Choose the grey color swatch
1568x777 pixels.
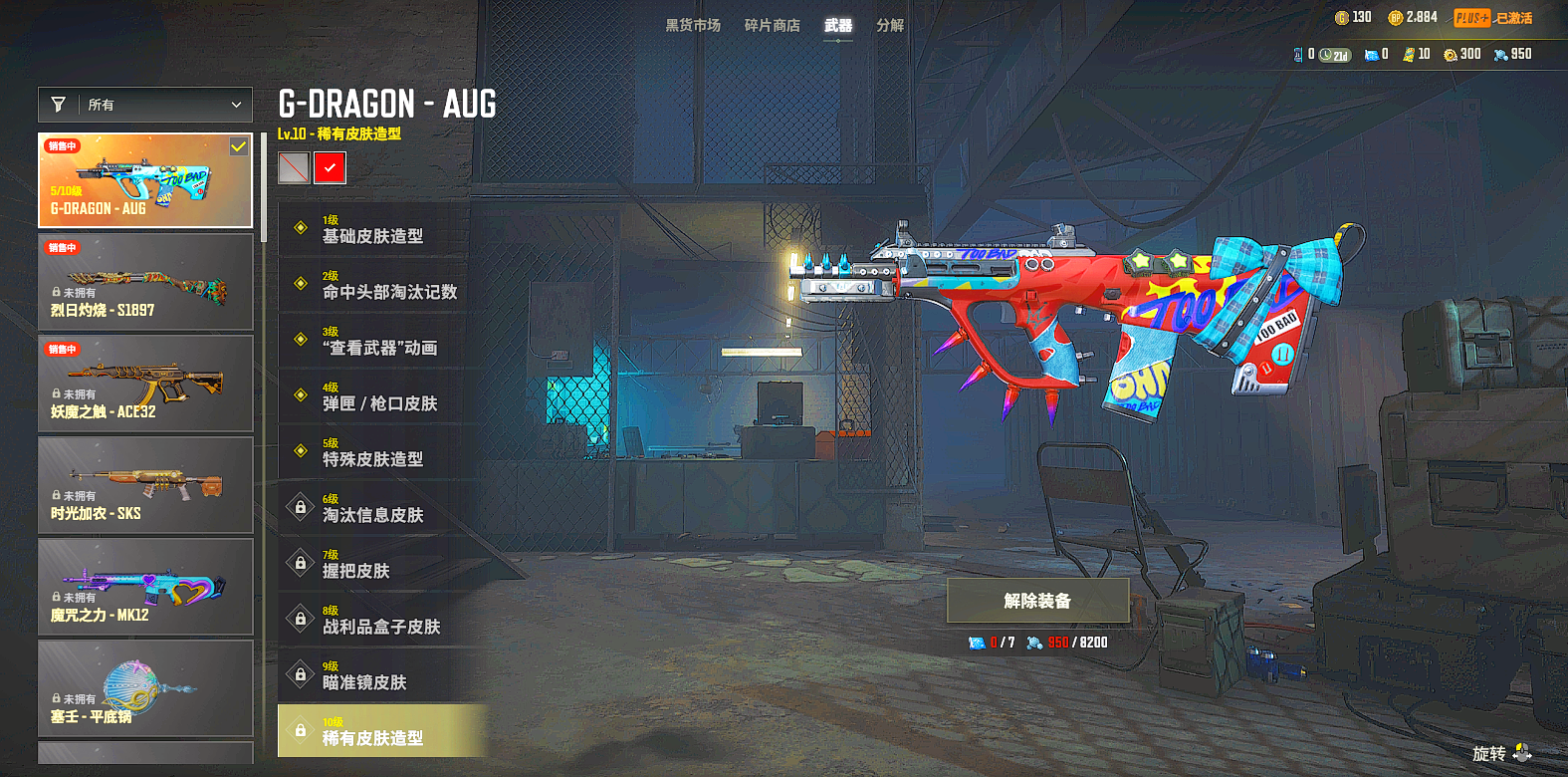[294, 168]
